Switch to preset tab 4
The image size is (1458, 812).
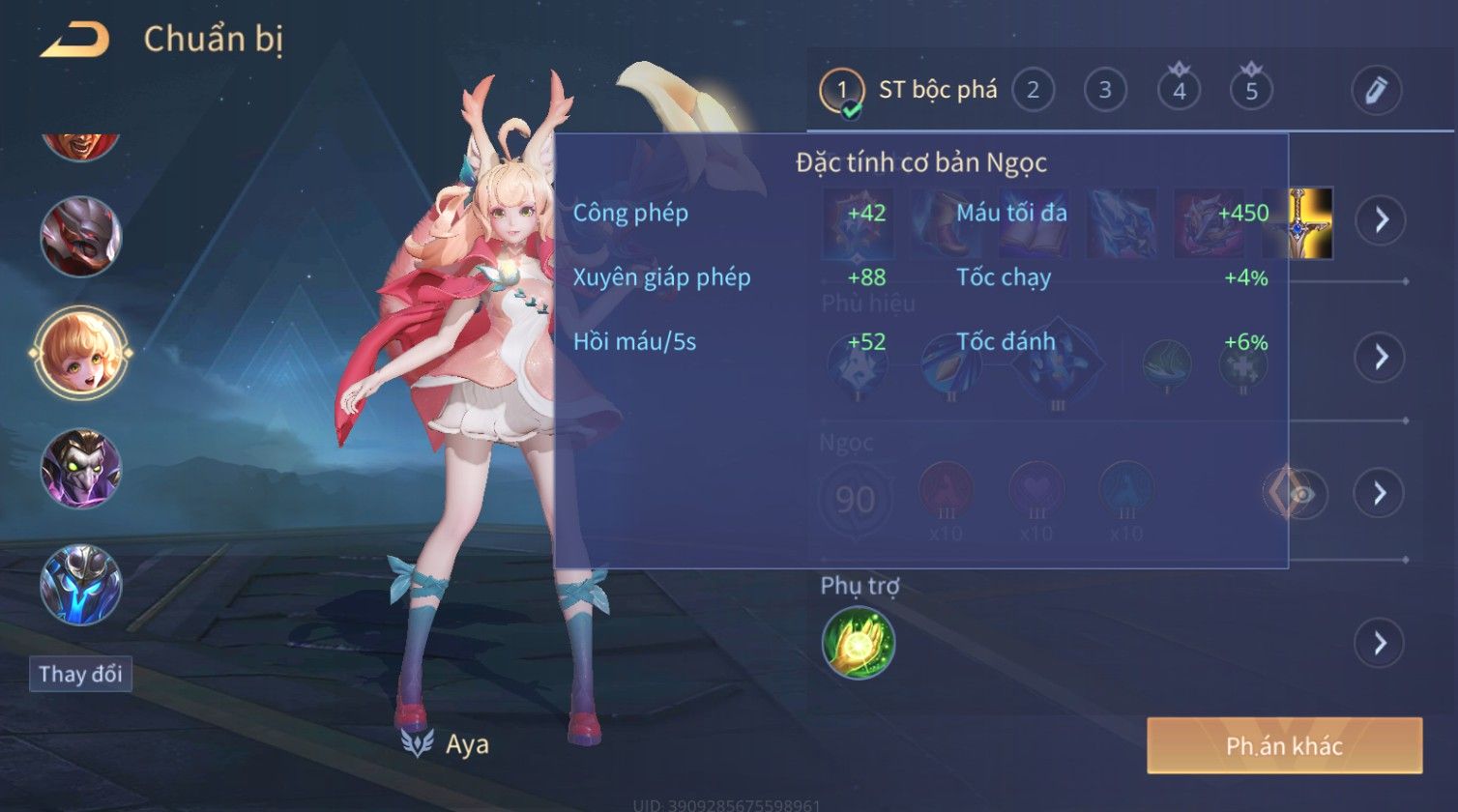[x=1179, y=91]
